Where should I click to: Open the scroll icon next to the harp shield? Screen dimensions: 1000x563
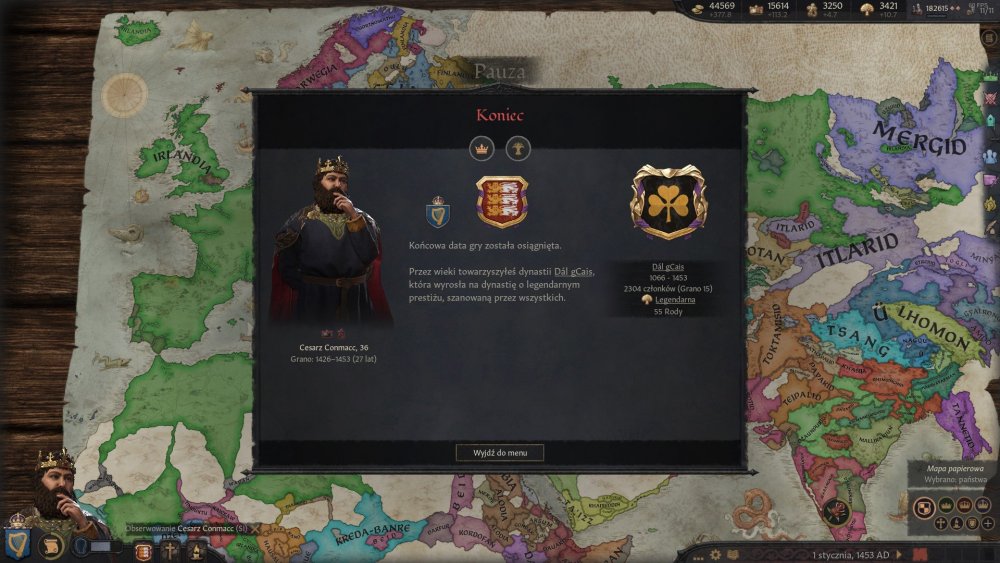coord(50,546)
